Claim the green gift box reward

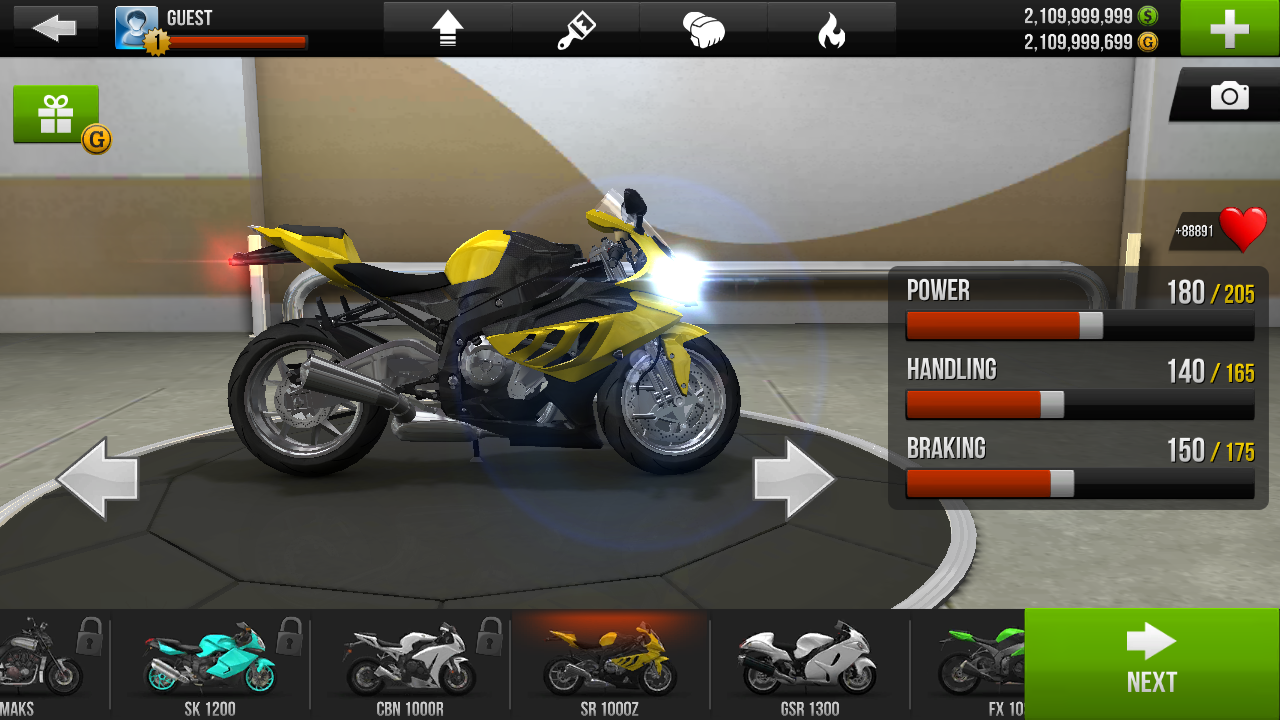(x=56, y=115)
